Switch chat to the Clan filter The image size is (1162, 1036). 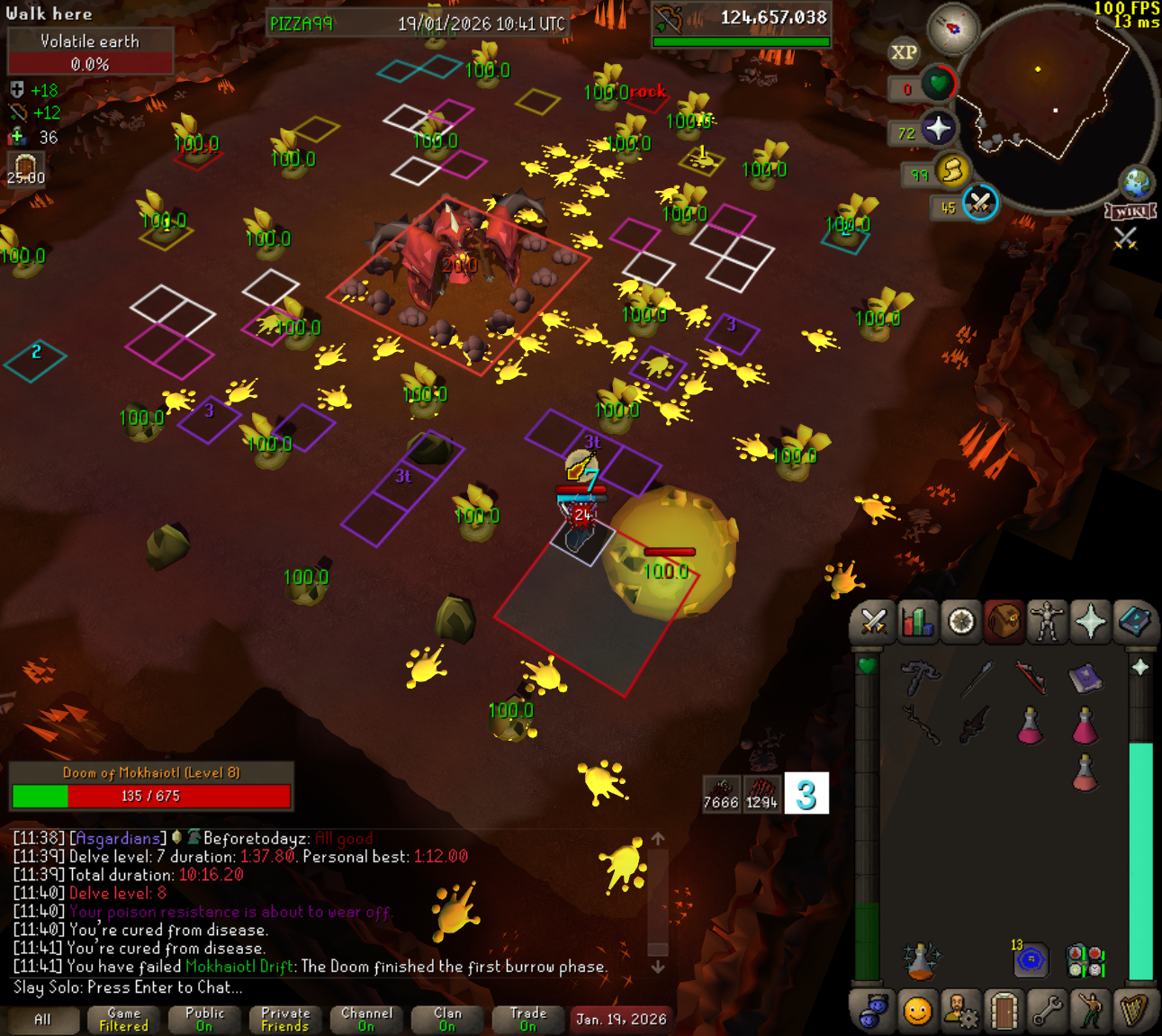447,1020
